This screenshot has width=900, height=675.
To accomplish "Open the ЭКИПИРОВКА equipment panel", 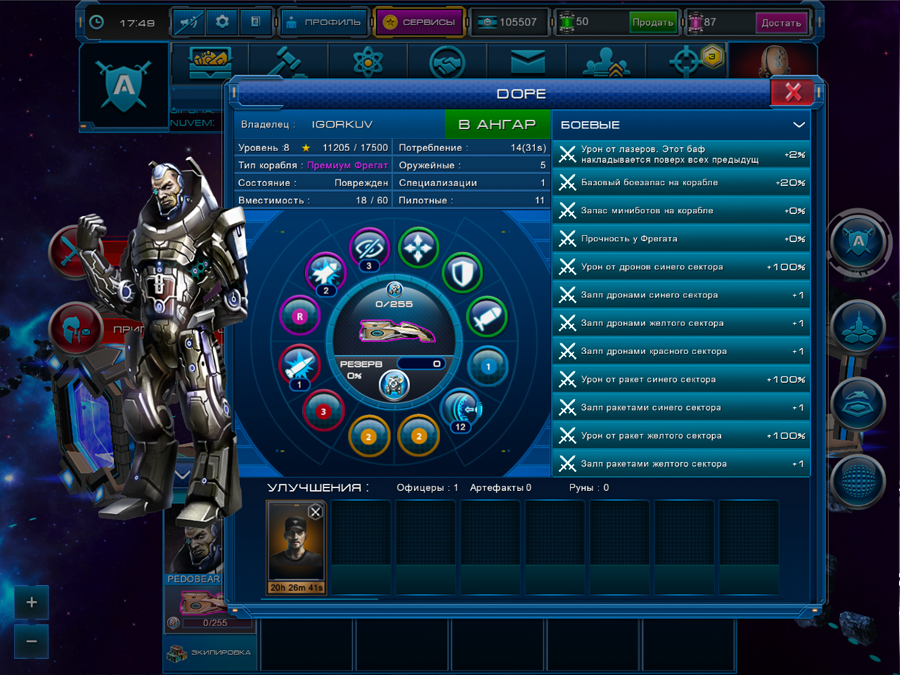I will click(x=209, y=652).
